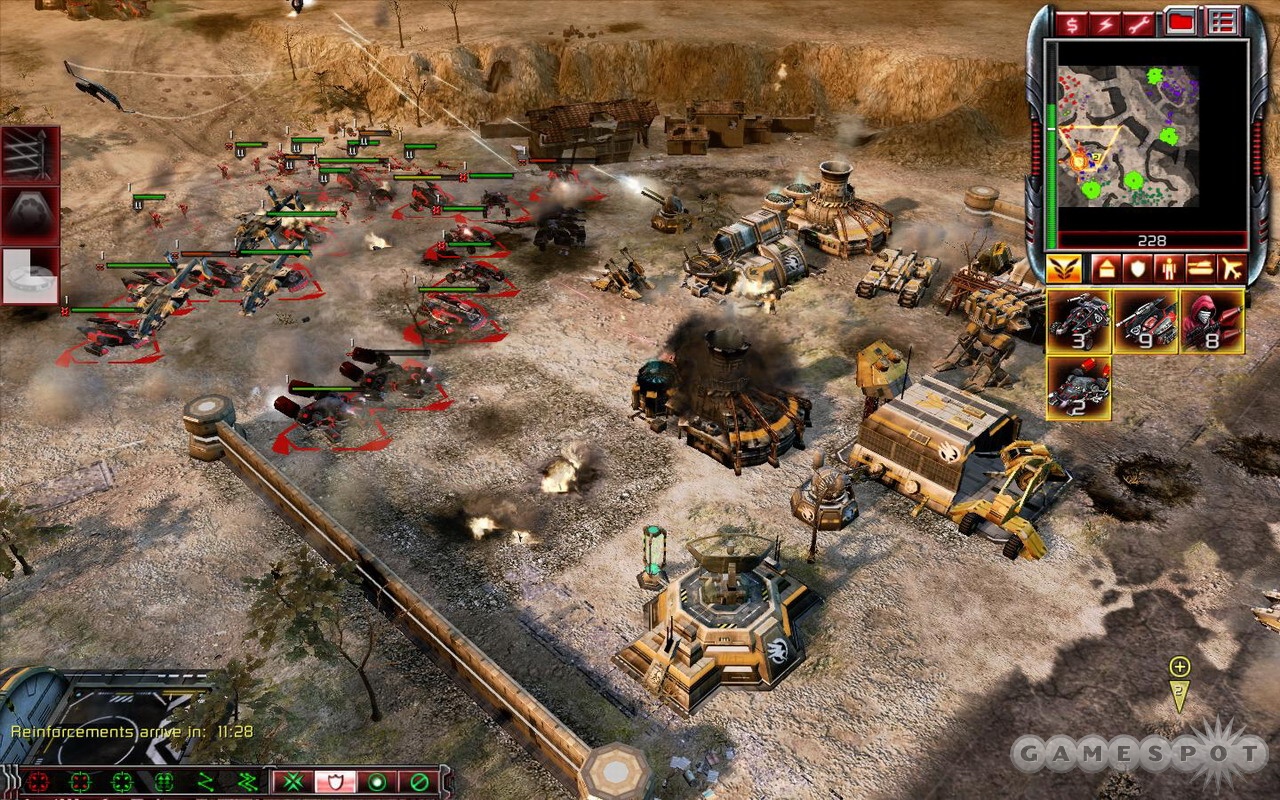The height and width of the screenshot is (800, 1280).
Task: Activate the lightning bolt power toggle button
Action: pyautogui.click(x=1104, y=23)
